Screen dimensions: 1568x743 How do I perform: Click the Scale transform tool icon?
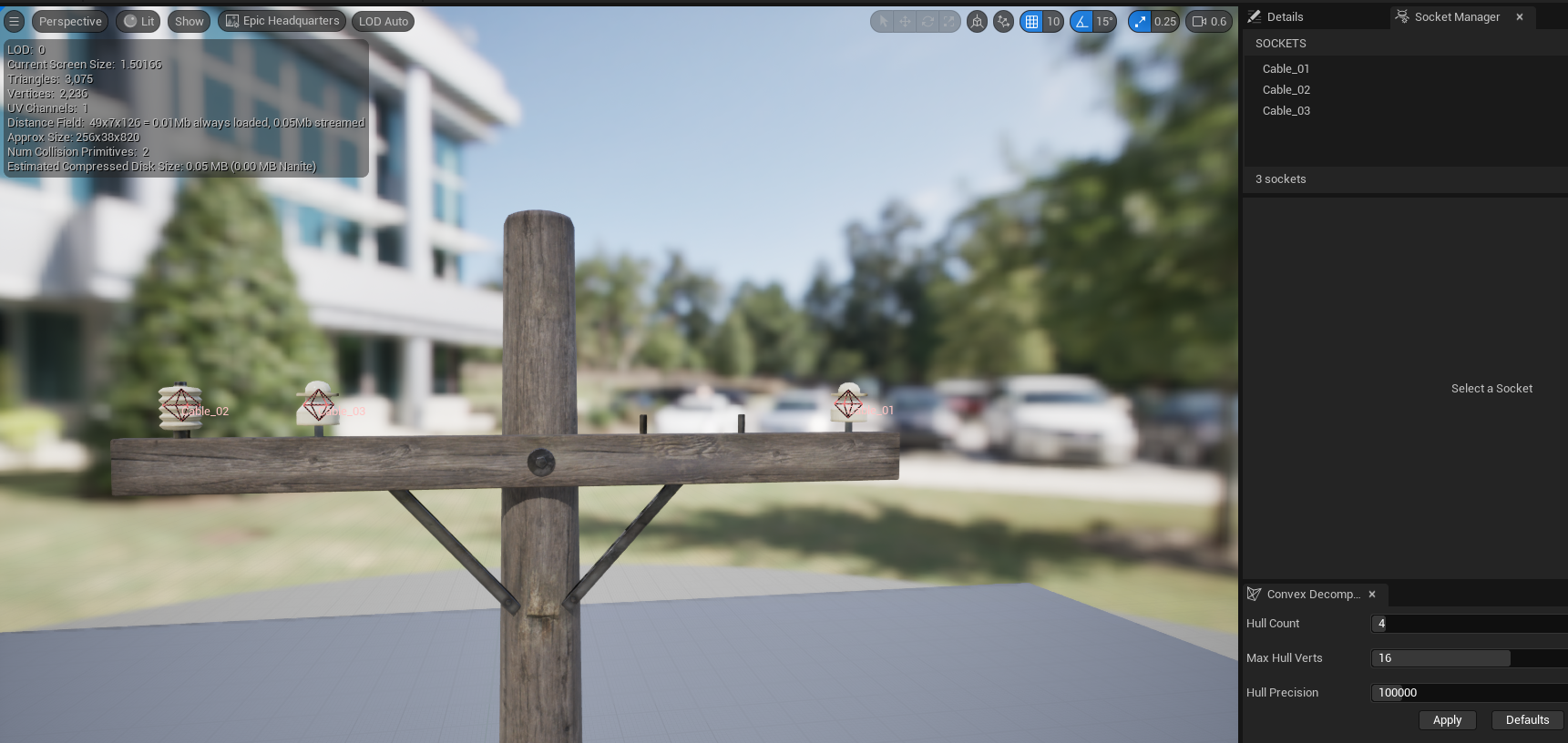[949, 21]
